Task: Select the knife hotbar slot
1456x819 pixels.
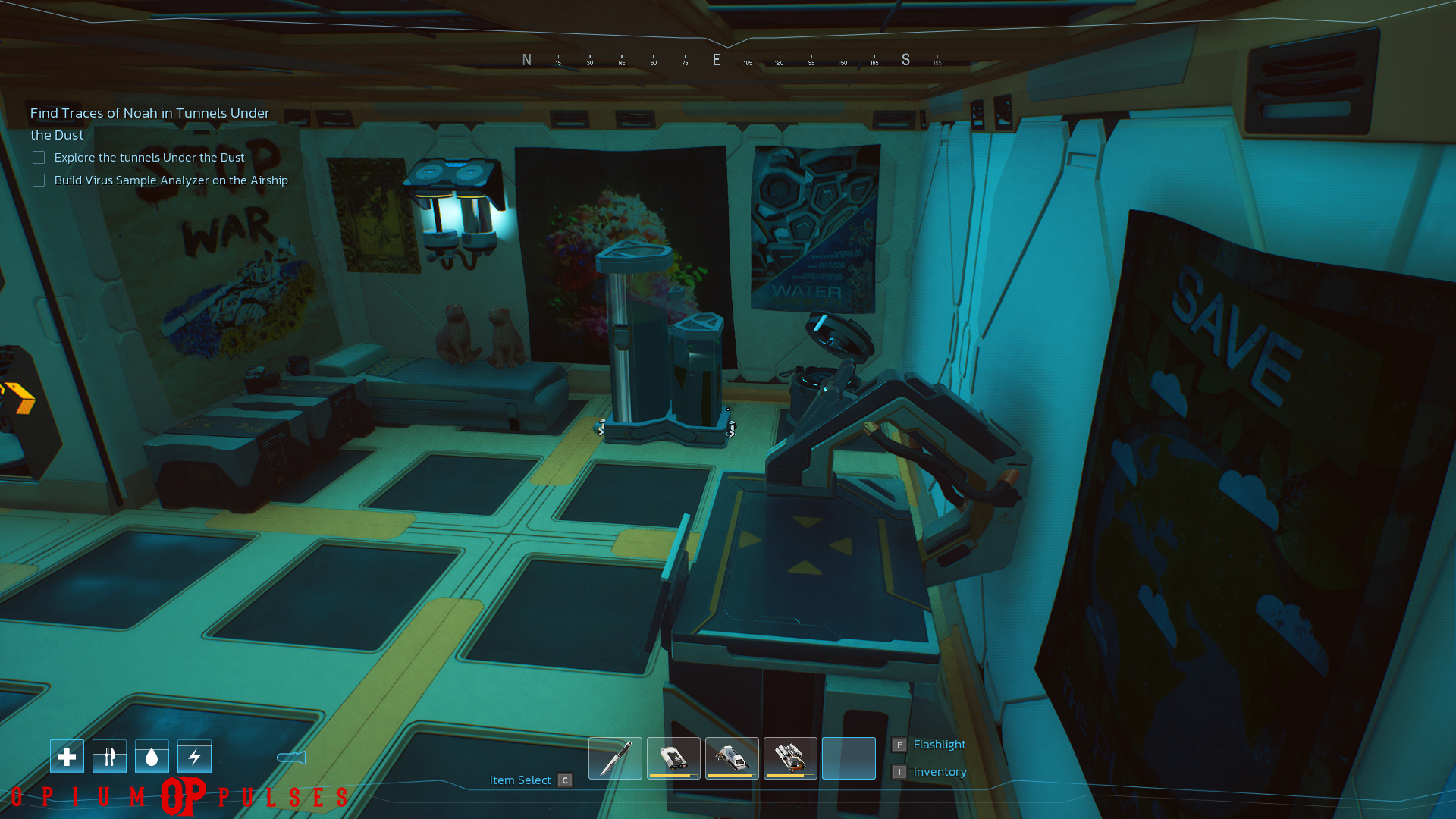Action: (x=615, y=758)
